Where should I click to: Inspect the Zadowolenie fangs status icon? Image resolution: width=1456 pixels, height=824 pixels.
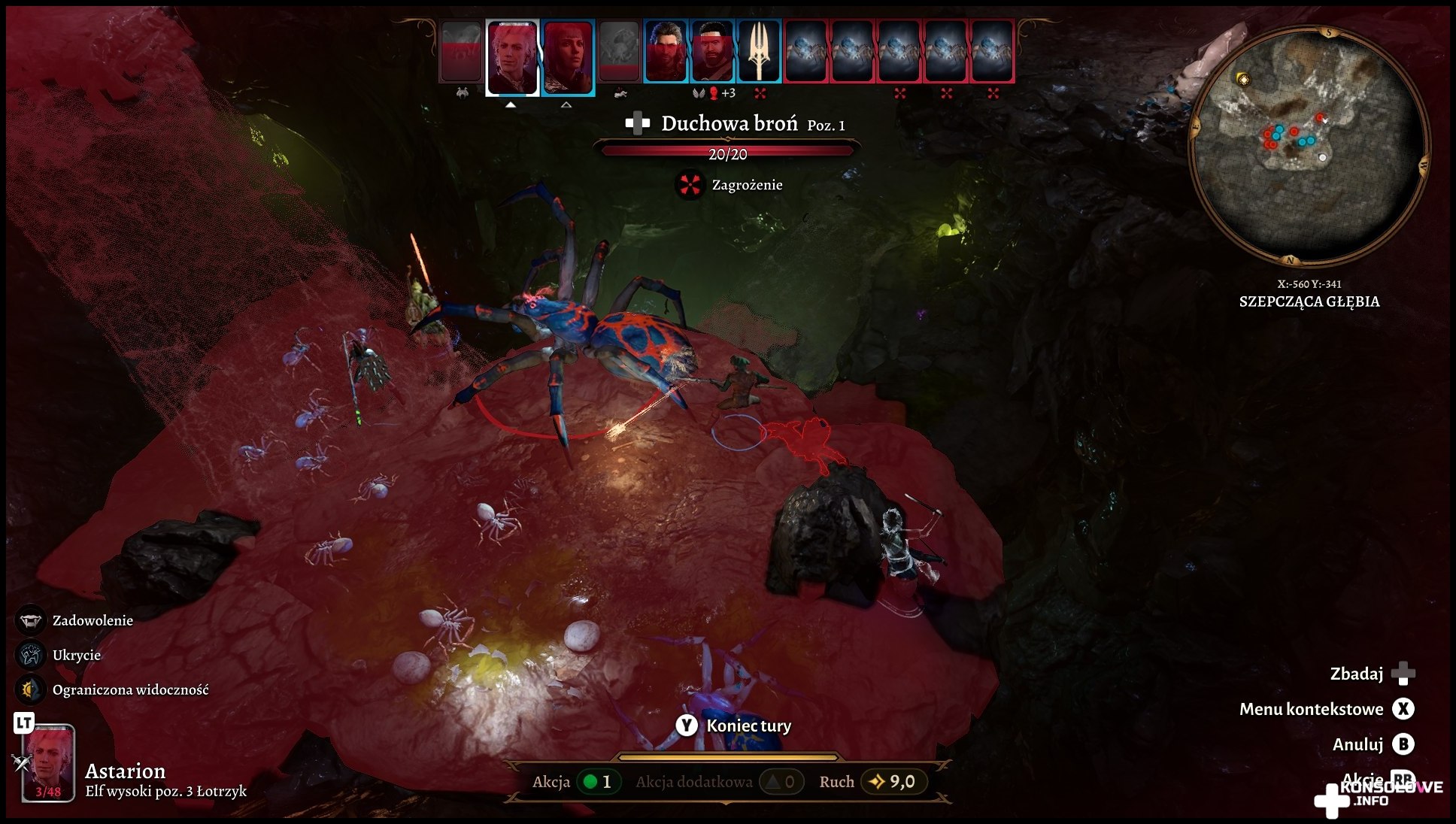click(30, 620)
